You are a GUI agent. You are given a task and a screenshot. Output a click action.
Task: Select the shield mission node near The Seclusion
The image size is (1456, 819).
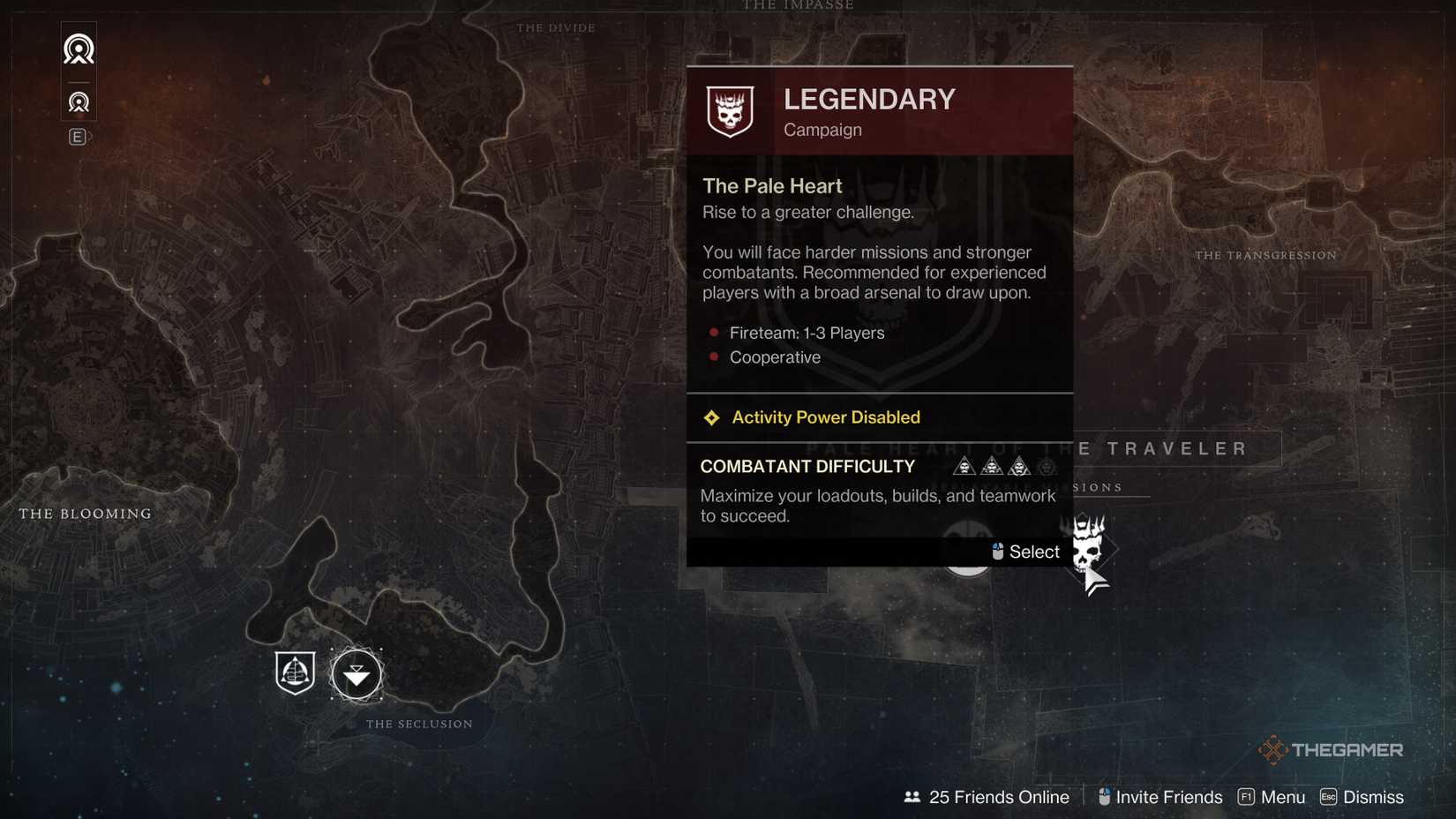294,673
